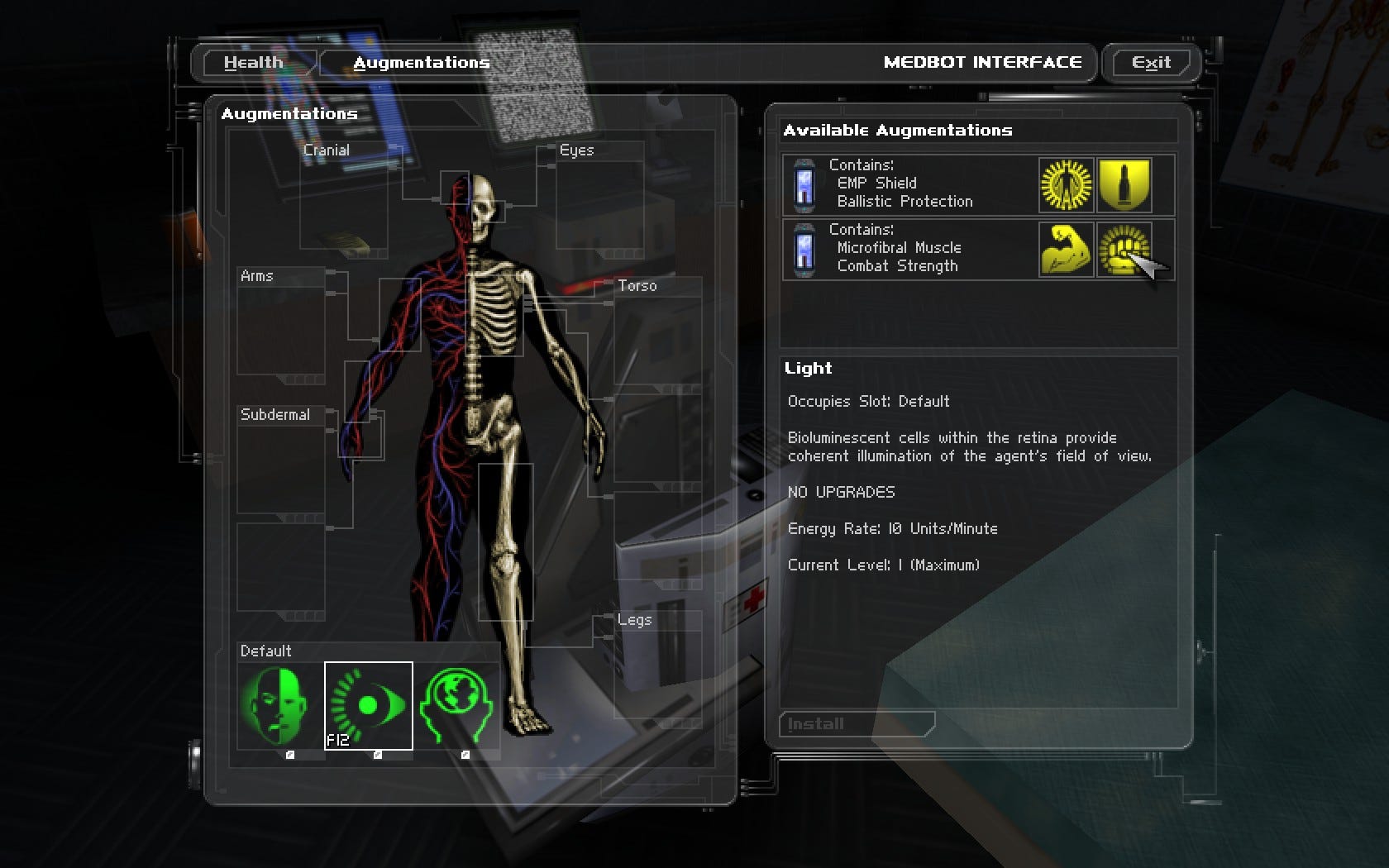Select the Light augmentation eye icon

tap(368, 706)
